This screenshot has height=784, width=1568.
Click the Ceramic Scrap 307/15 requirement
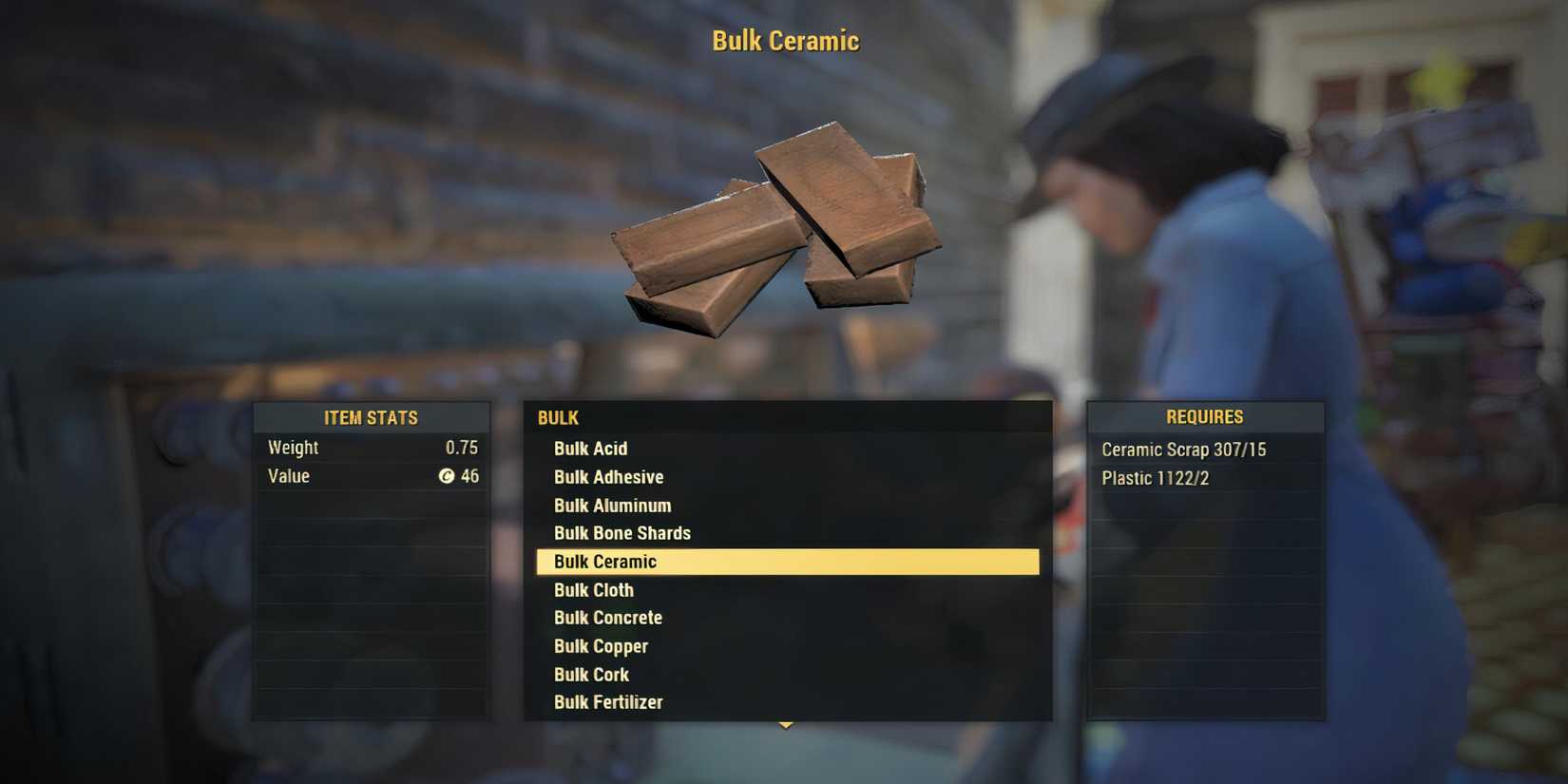(1183, 449)
